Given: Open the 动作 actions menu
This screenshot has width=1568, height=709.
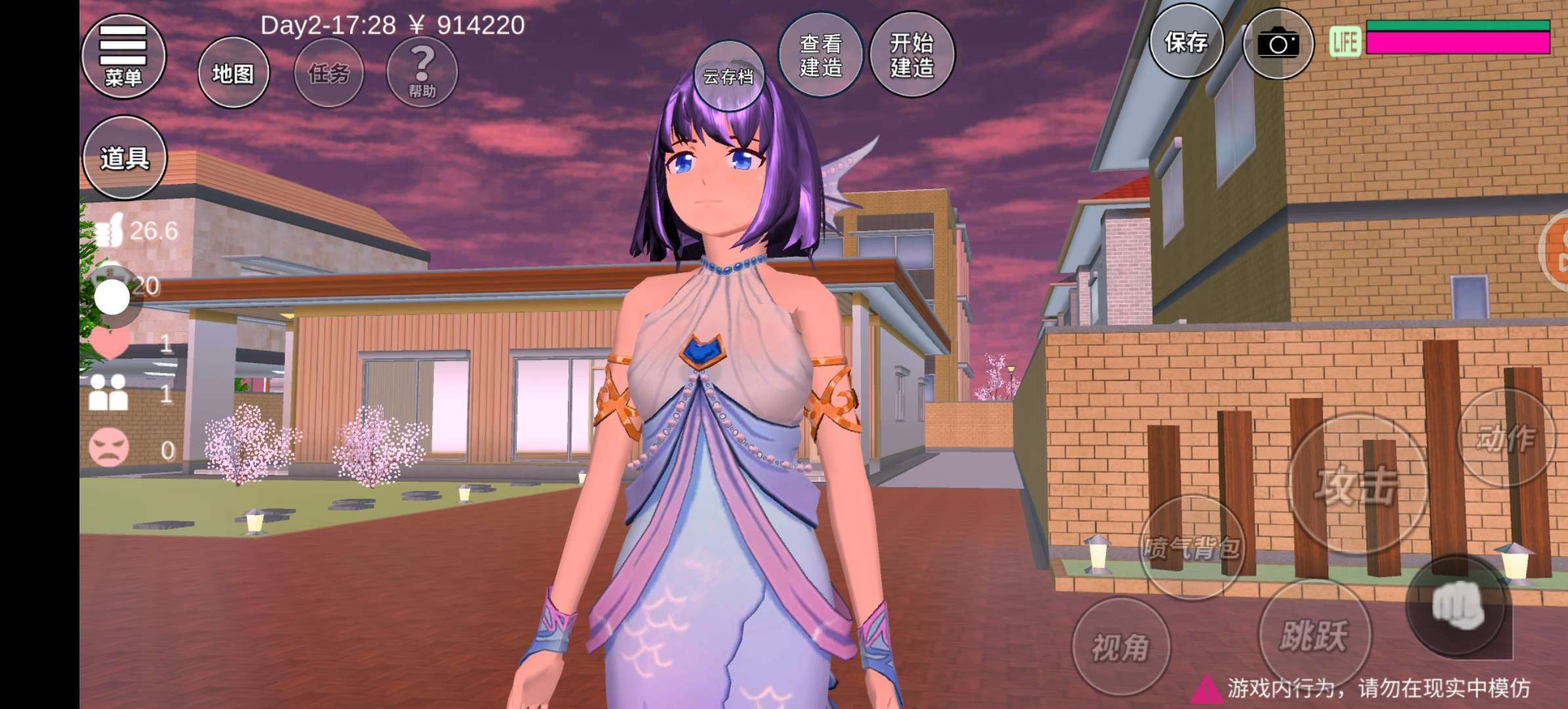Looking at the screenshot, I should tap(1506, 437).
